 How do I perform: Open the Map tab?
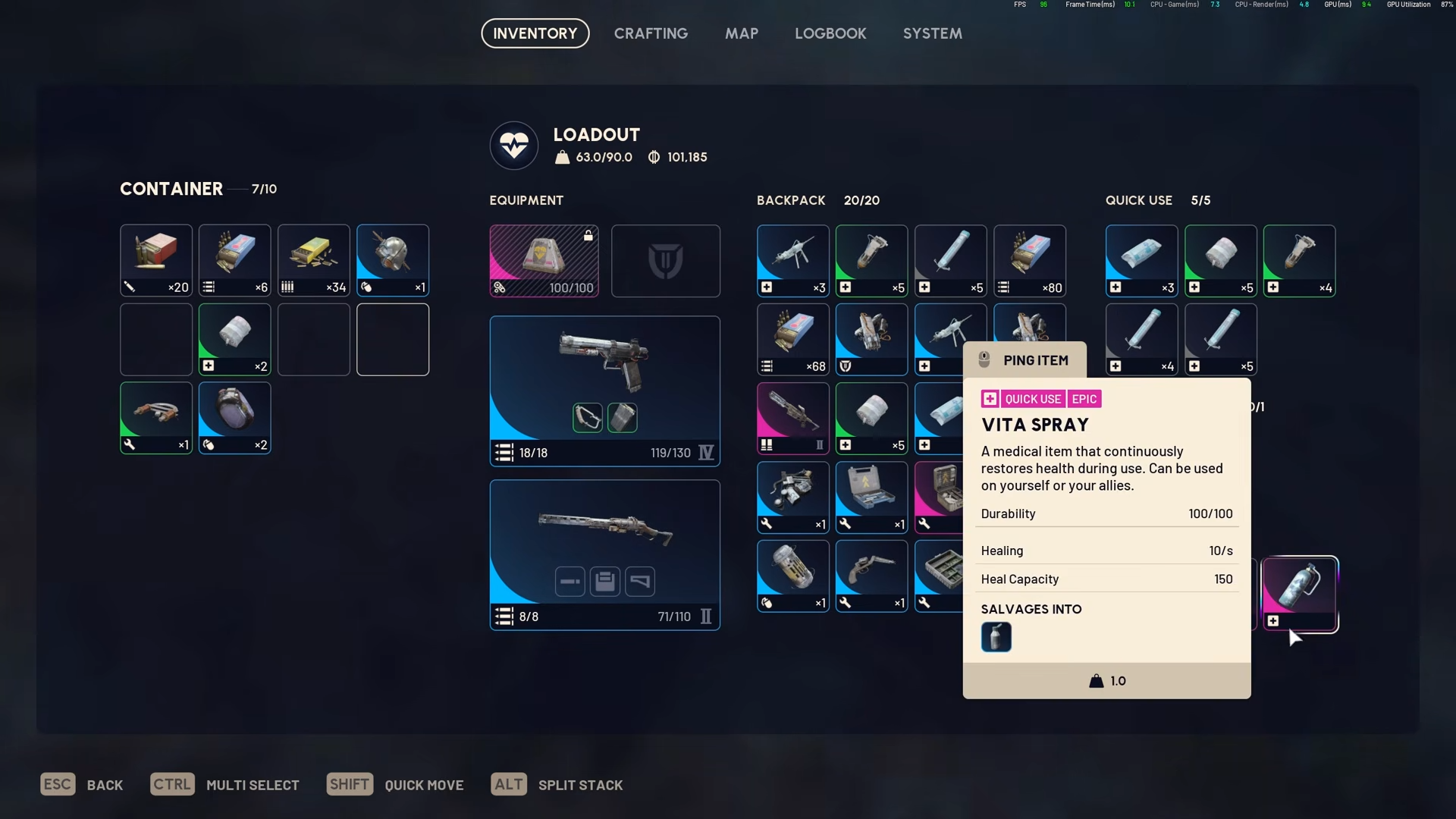tap(741, 33)
